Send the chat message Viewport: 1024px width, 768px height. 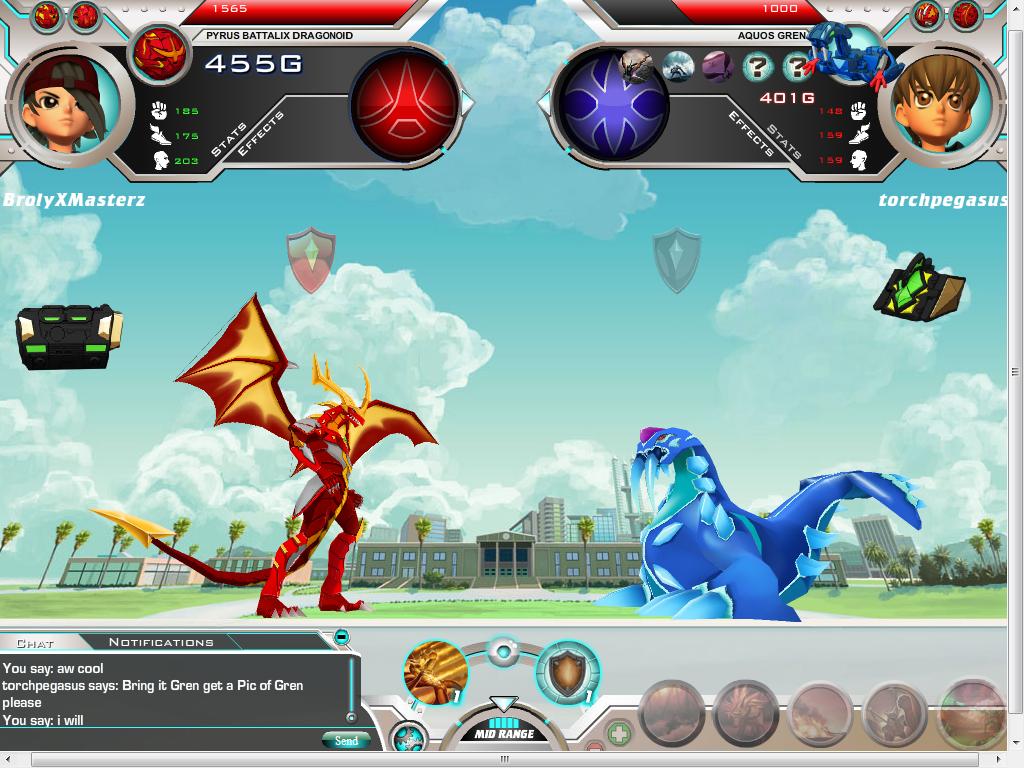pos(346,741)
